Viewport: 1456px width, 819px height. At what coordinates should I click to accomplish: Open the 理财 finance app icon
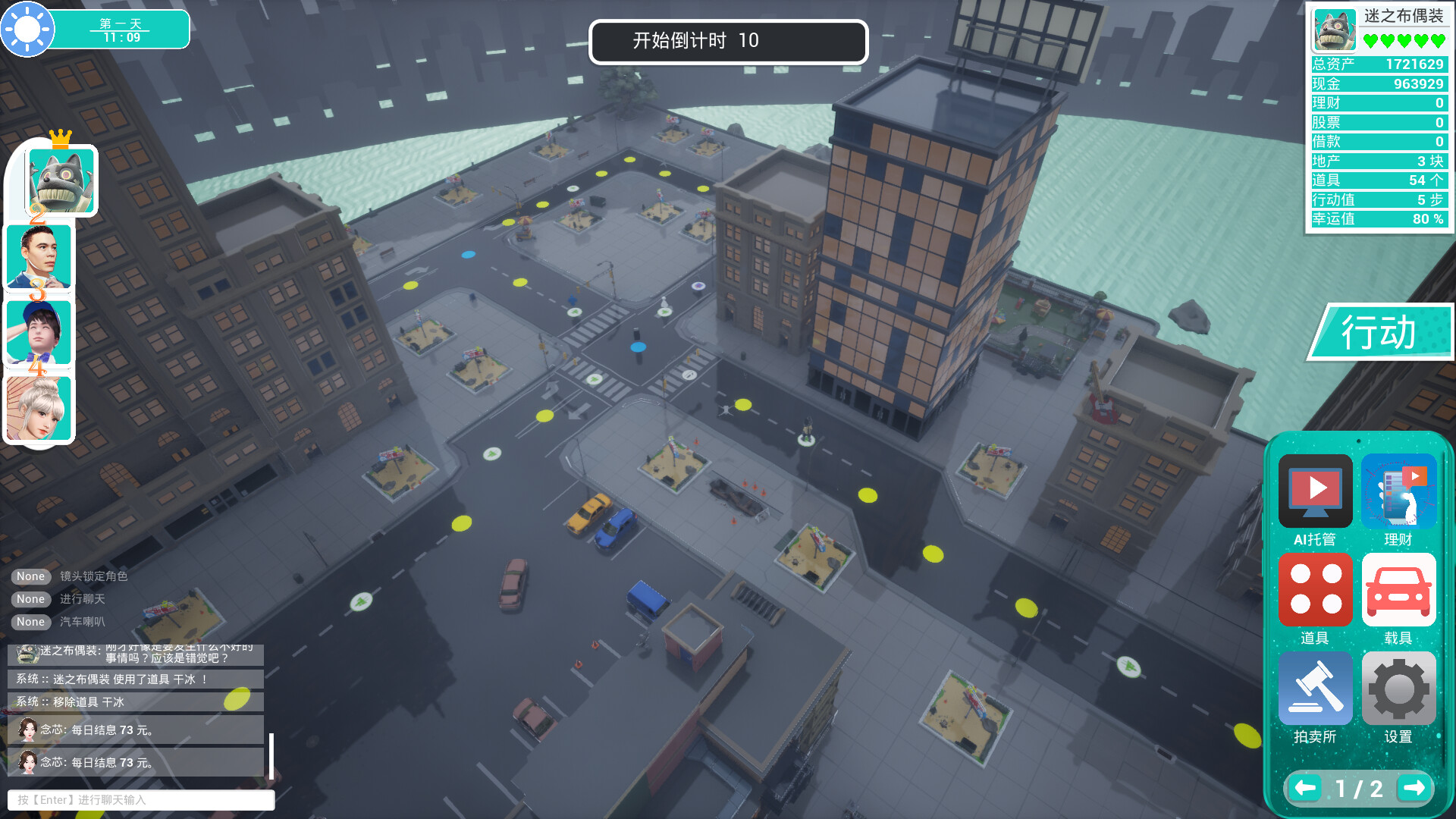point(1399,491)
